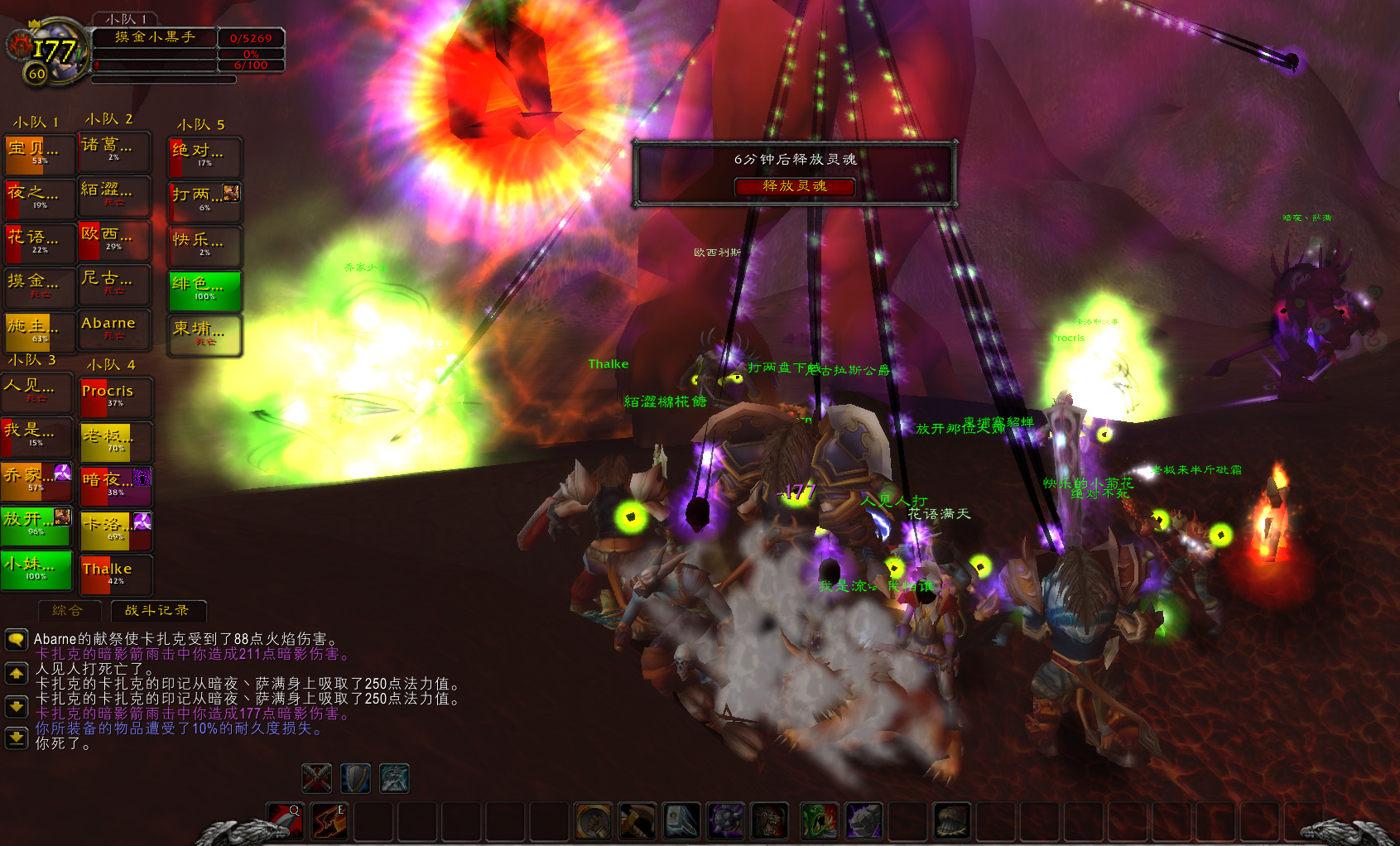Select raid member Thalke's frame
Screen dimensions: 1400x846
click(115, 574)
